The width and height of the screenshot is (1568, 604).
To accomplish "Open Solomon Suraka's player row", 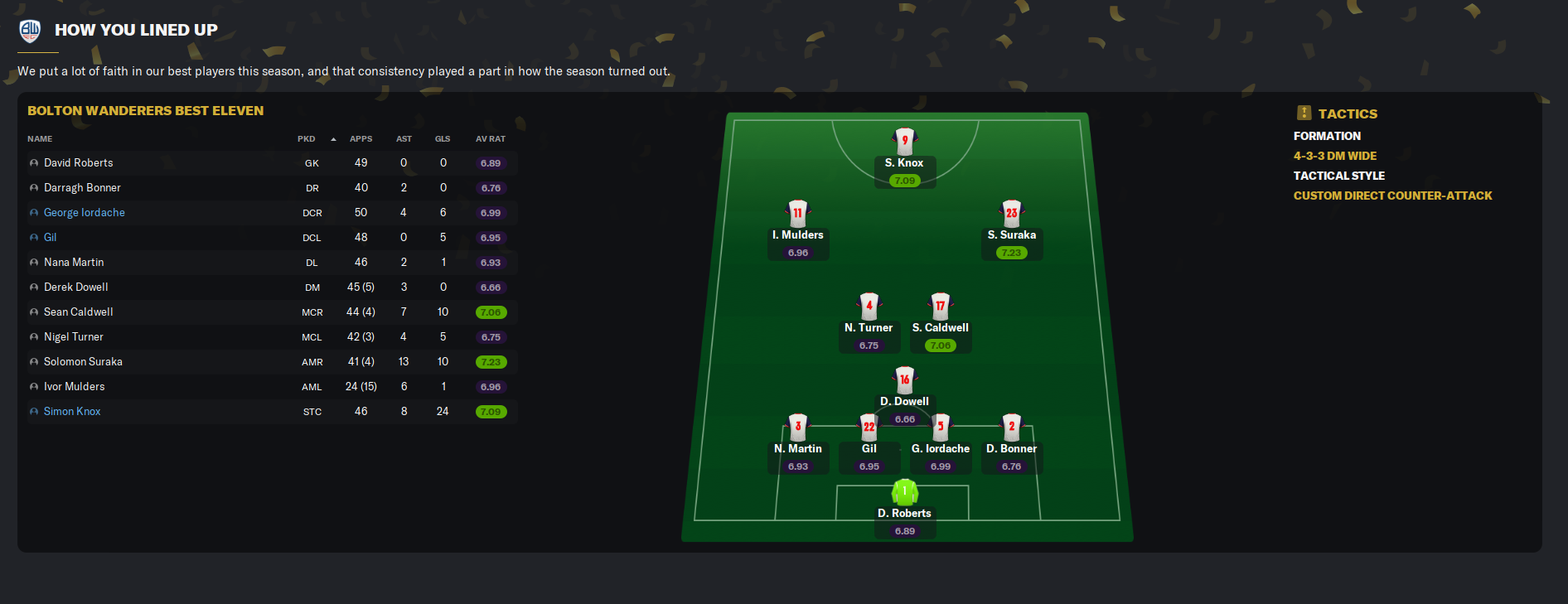I will pos(83,362).
